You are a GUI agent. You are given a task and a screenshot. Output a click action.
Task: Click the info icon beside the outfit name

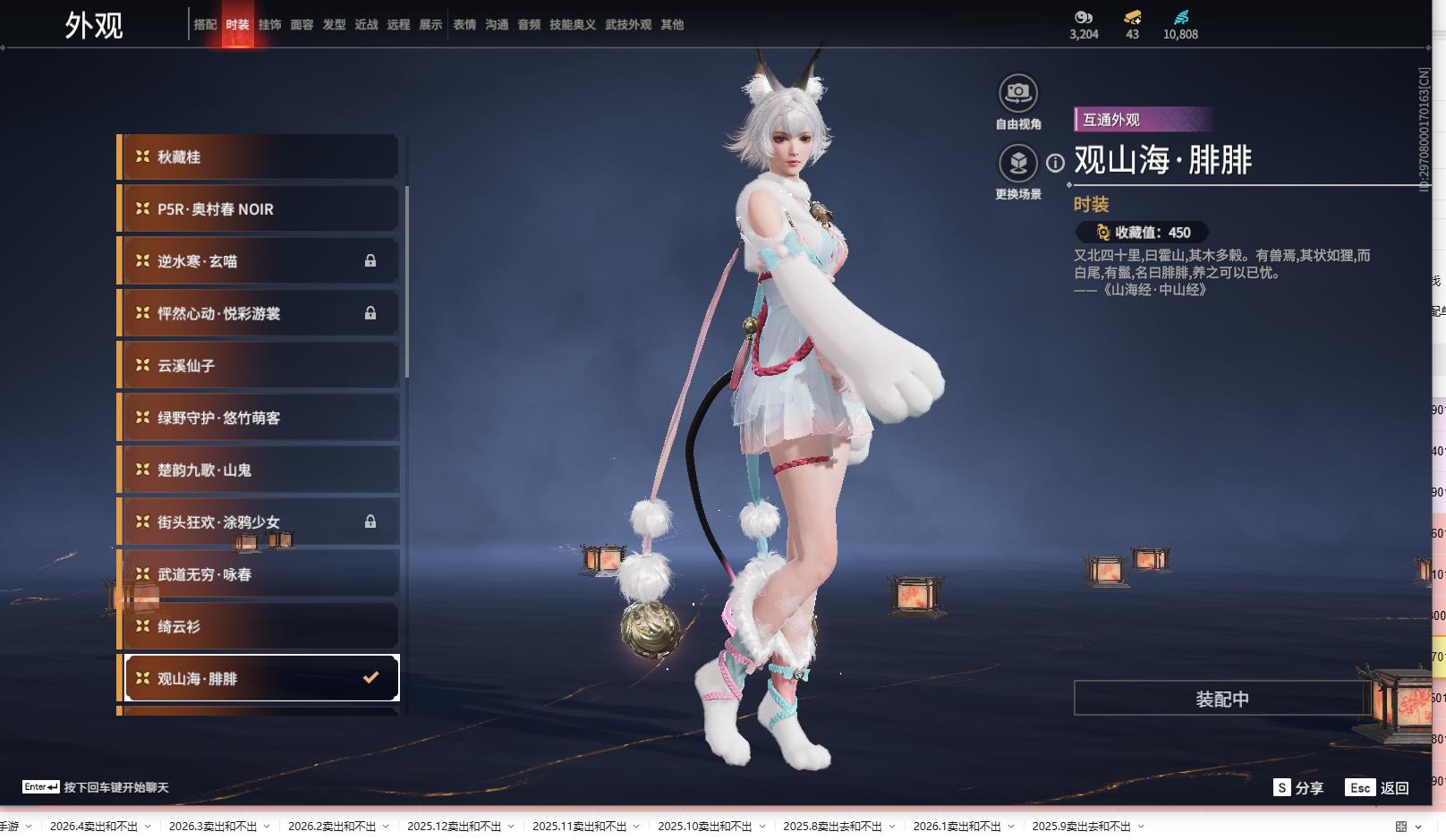tap(1056, 163)
